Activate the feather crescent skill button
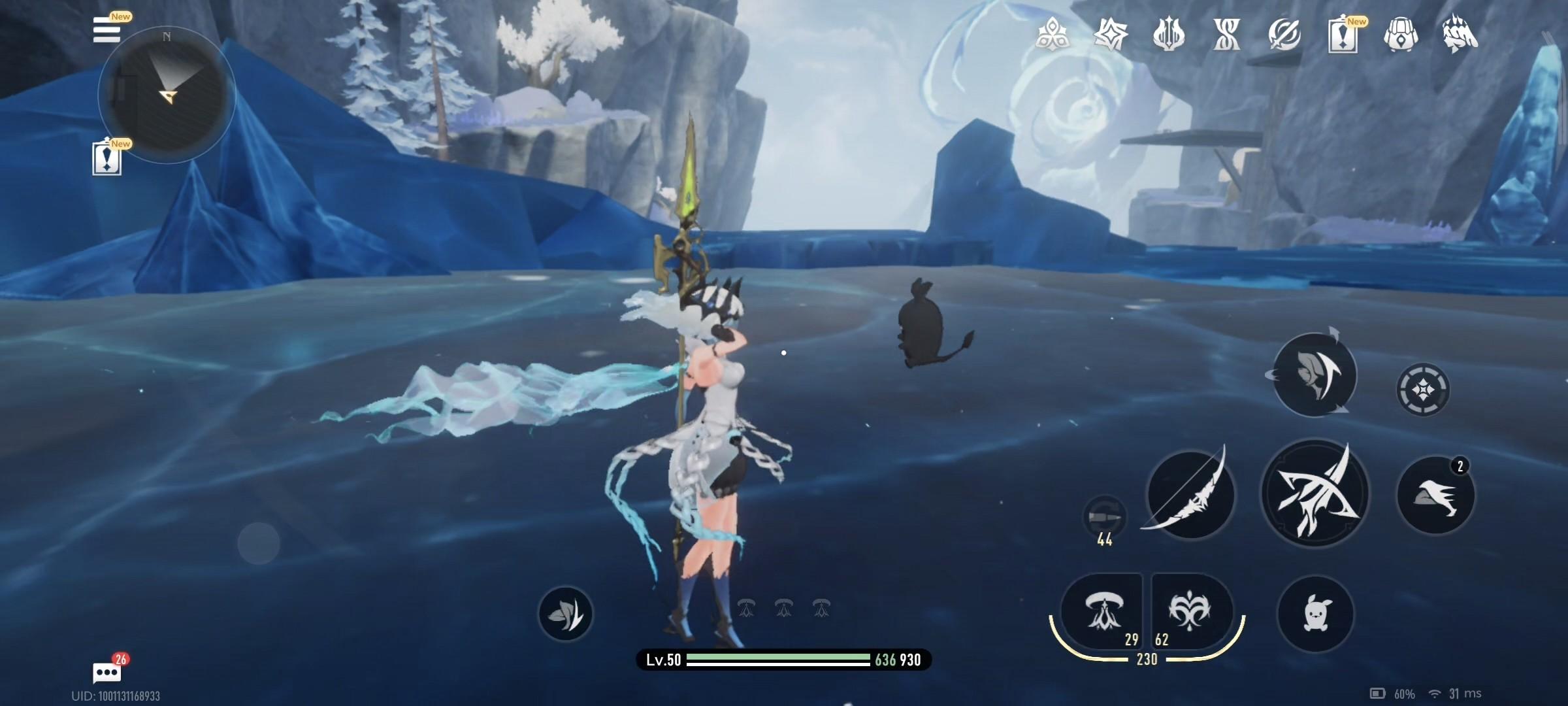 point(1314,375)
